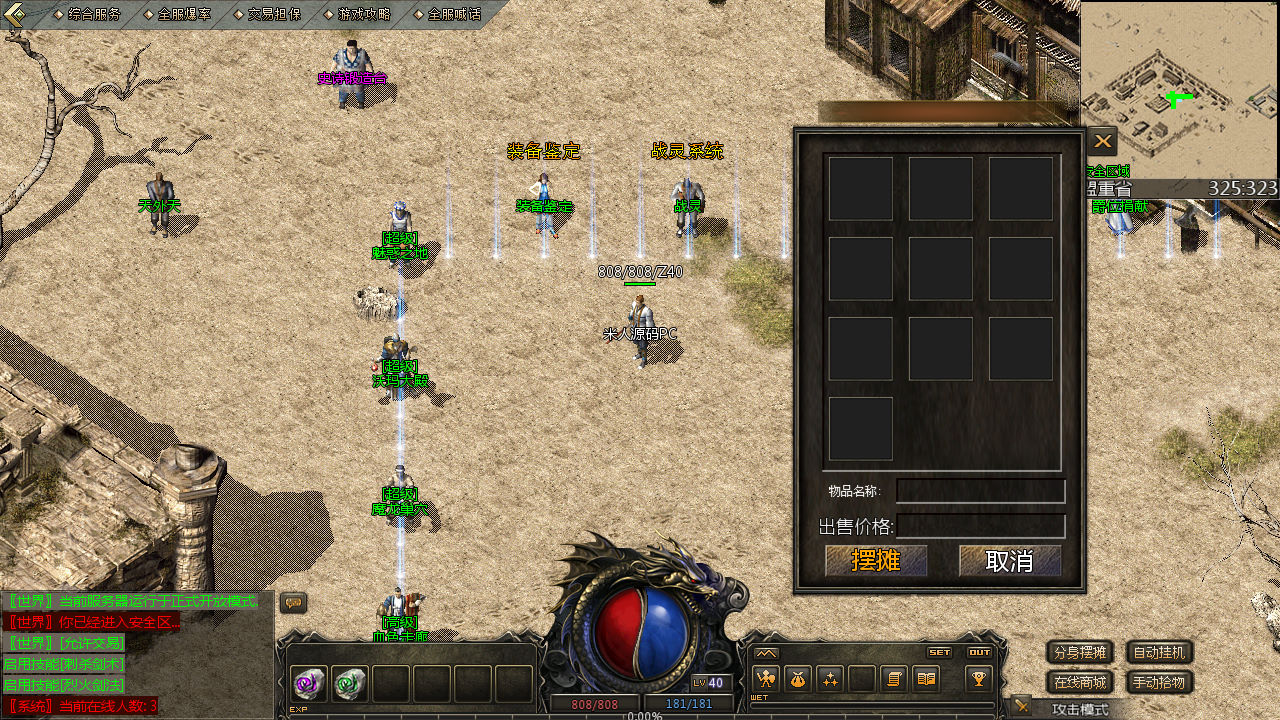
Task: Close the stall window with the X
Action: (x=1102, y=142)
